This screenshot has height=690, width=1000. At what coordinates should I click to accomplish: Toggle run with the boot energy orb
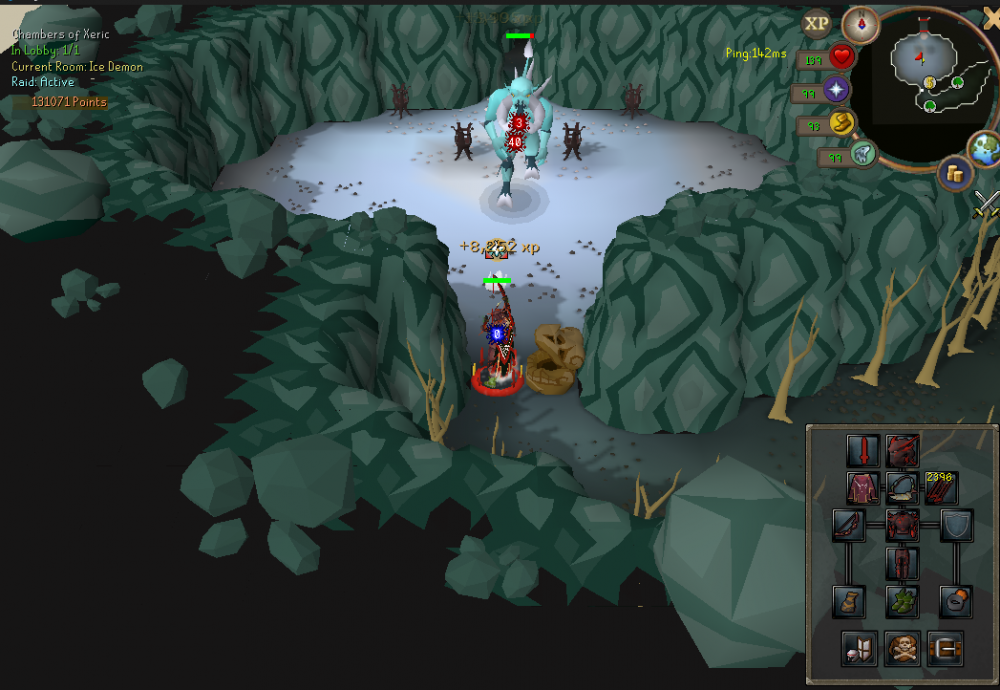click(x=843, y=123)
